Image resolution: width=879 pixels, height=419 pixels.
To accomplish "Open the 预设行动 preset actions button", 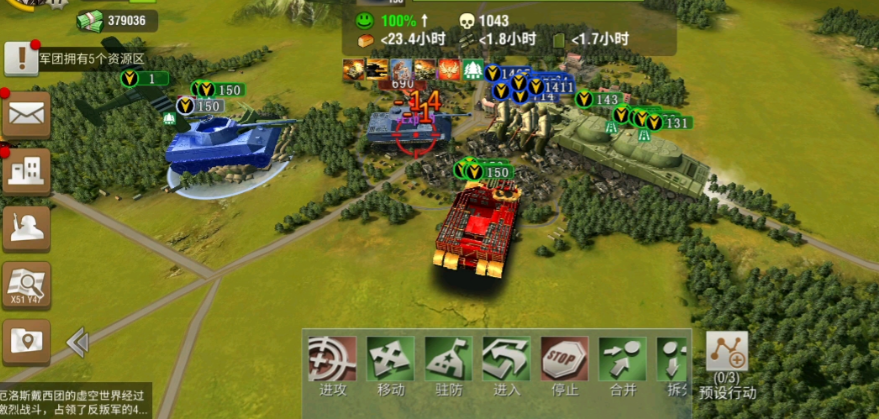I will (x=727, y=362).
